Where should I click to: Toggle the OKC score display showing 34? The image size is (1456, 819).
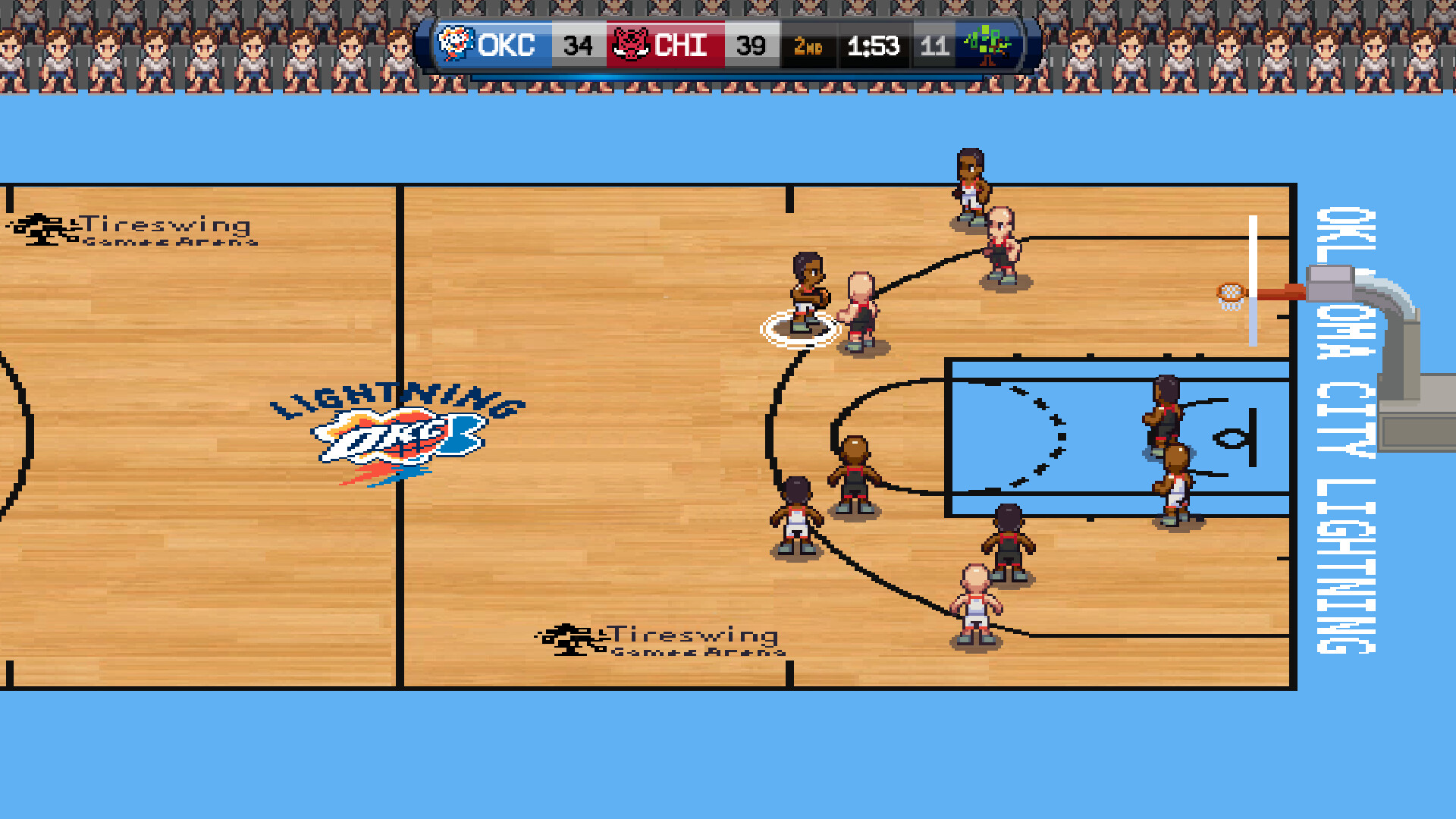579,45
